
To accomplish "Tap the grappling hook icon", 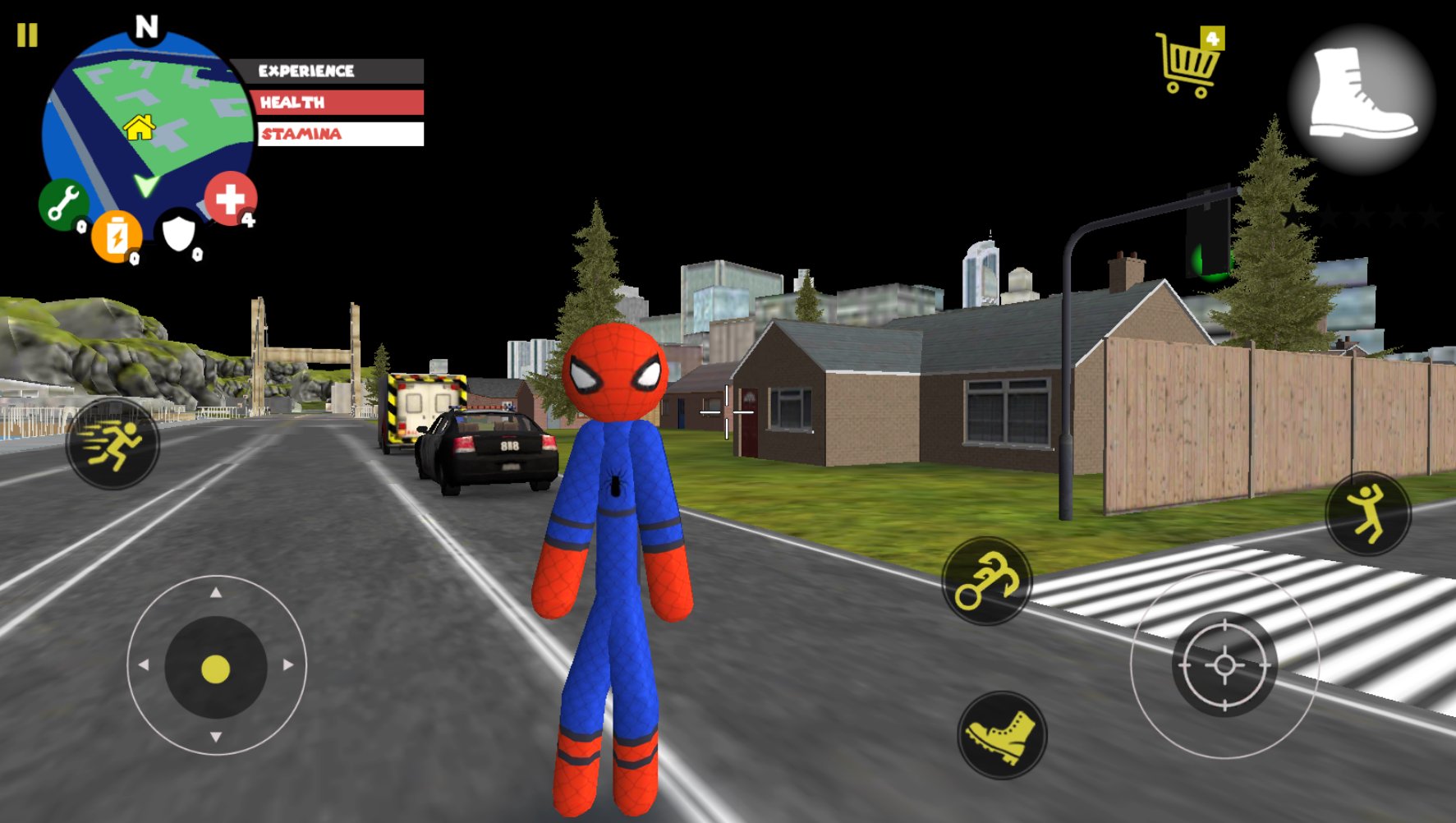I will [986, 580].
